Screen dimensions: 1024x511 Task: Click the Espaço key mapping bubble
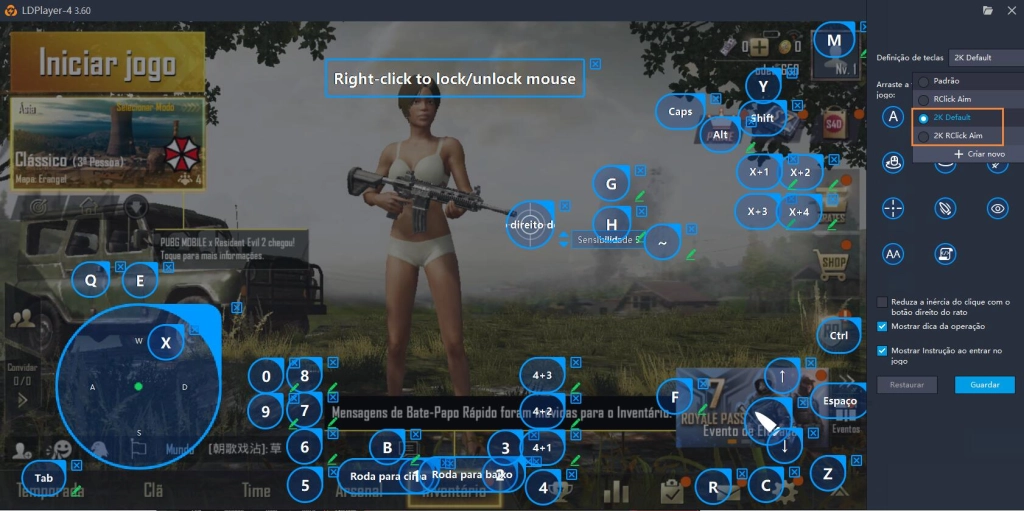[x=840, y=401]
